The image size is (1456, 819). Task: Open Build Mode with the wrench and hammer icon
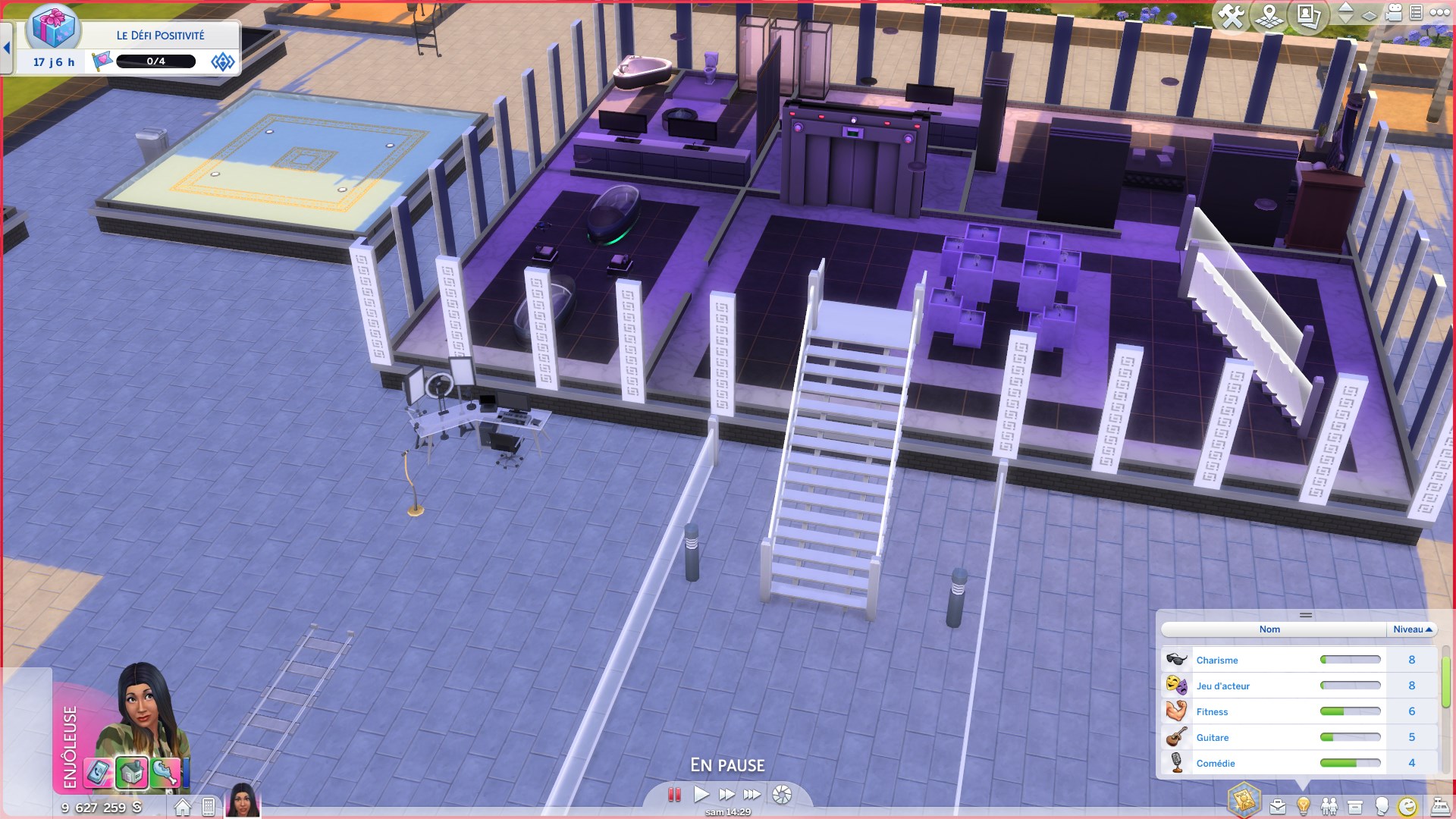click(1231, 13)
